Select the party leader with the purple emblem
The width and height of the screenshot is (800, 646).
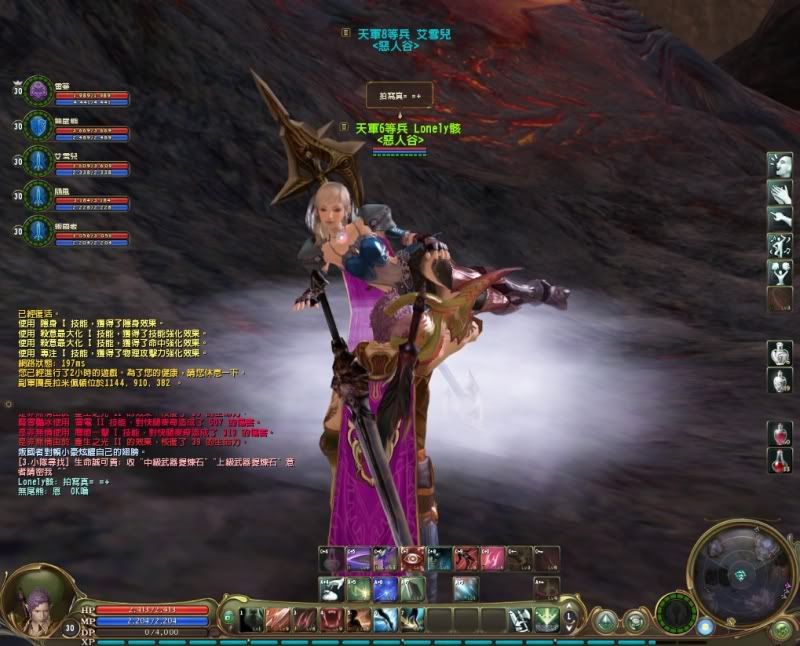(39, 90)
